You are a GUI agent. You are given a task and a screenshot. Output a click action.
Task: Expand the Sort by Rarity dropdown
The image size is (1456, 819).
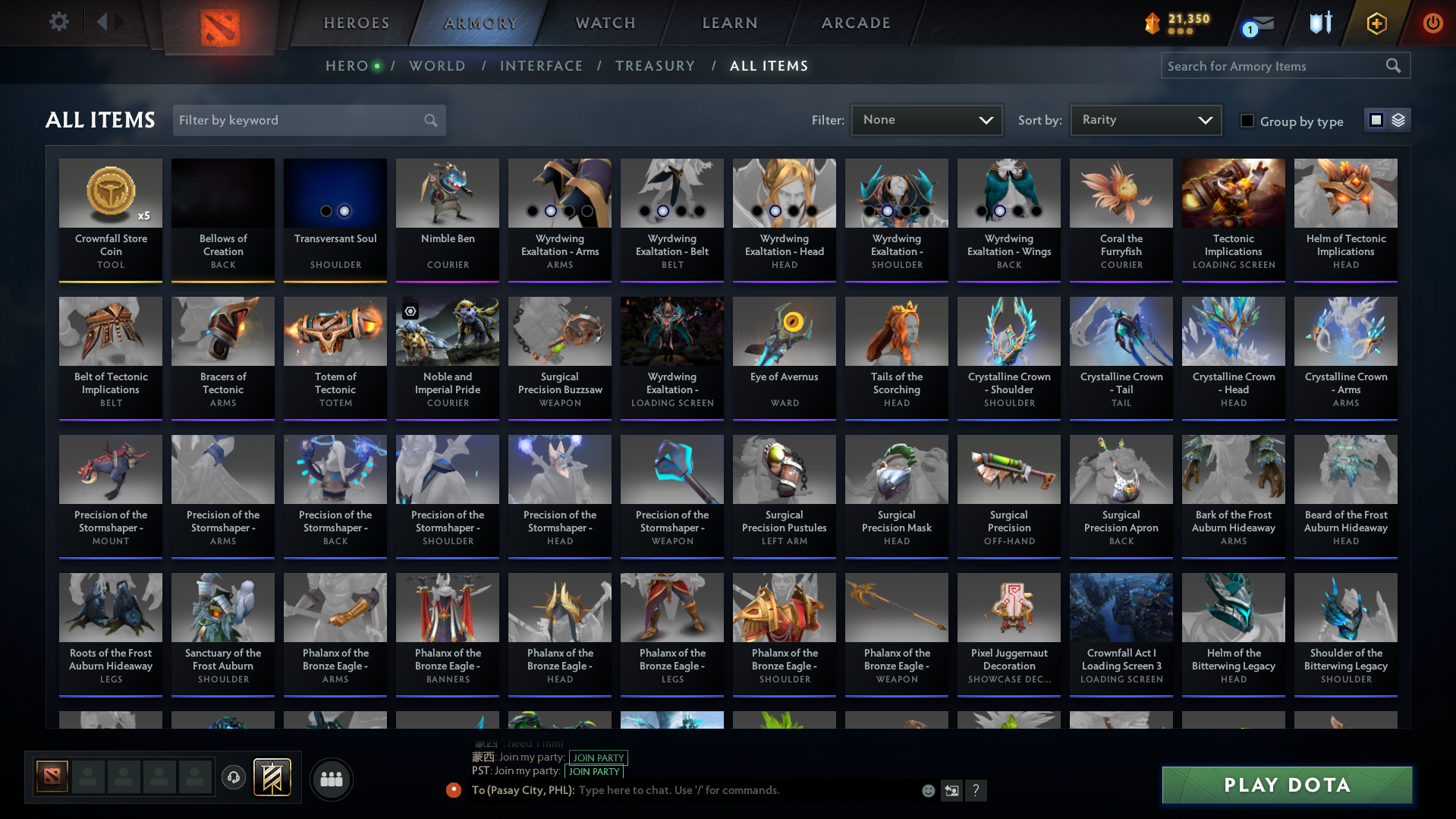pos(1144,119)
